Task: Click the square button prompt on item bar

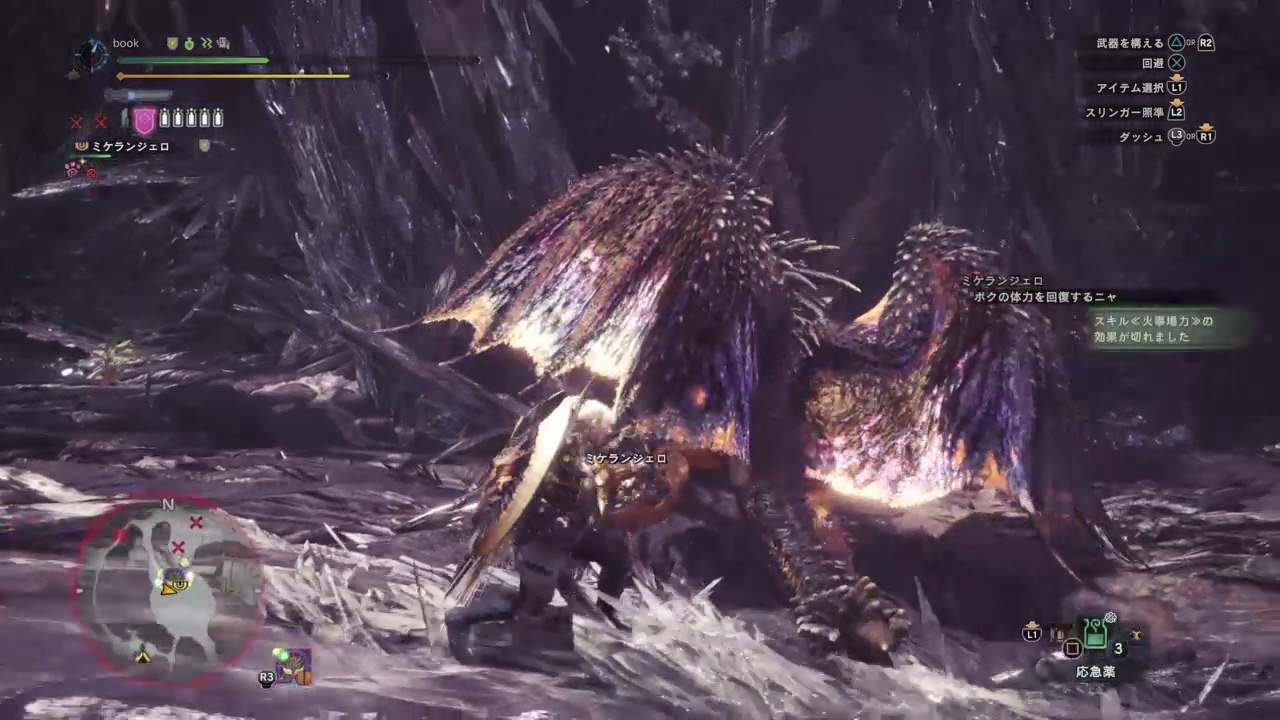Action: tap(1072, 648)
